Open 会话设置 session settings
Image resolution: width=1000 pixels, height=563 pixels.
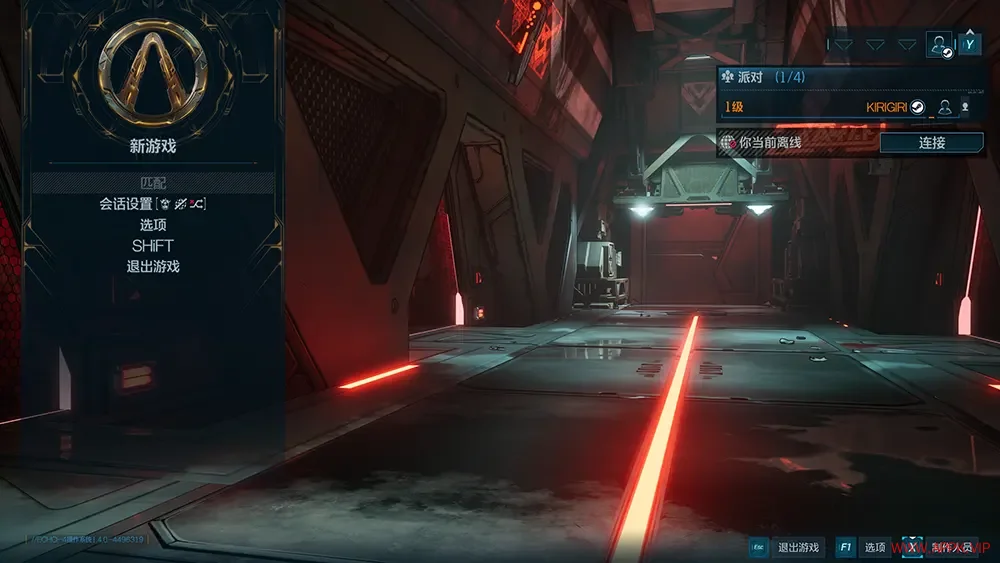pos(153,204)
